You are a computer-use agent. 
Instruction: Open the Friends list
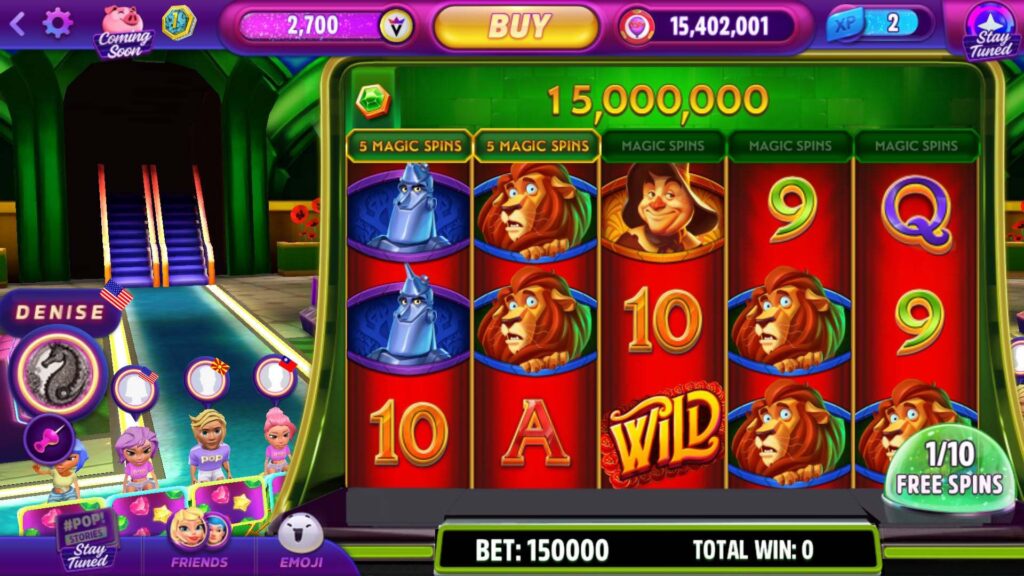(x=199, y=541)
